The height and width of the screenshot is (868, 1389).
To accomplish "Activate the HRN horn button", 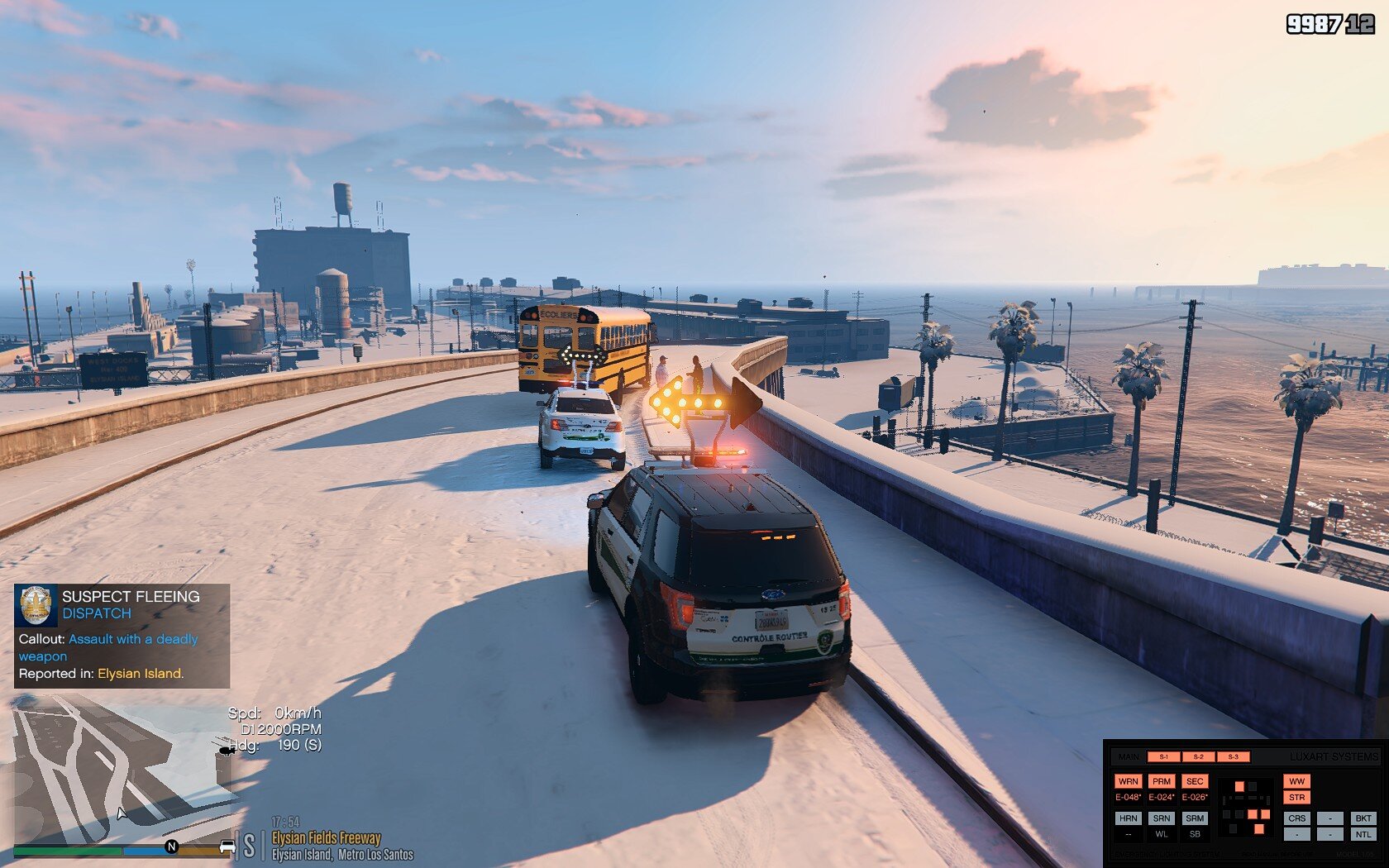I will click(1128, 818).
